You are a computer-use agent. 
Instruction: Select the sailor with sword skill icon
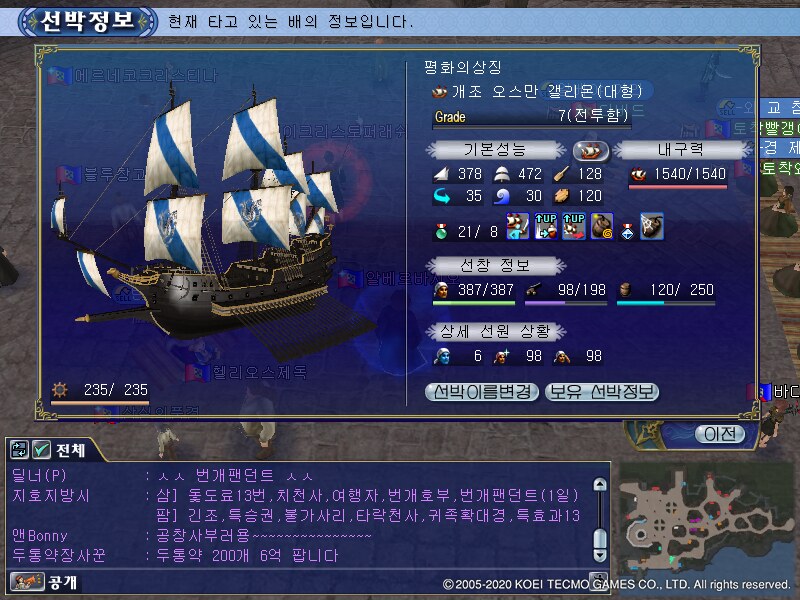pos(518,226)
